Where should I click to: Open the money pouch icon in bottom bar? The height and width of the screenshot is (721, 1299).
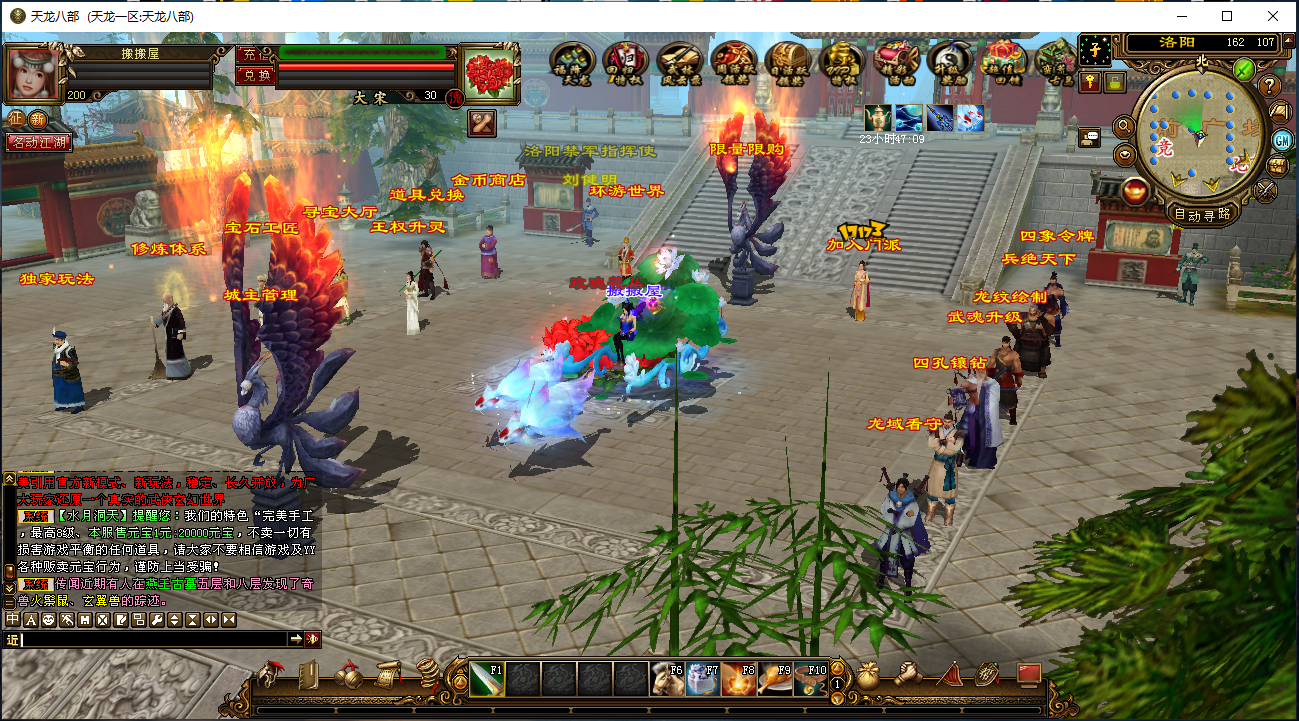(869, 676)
